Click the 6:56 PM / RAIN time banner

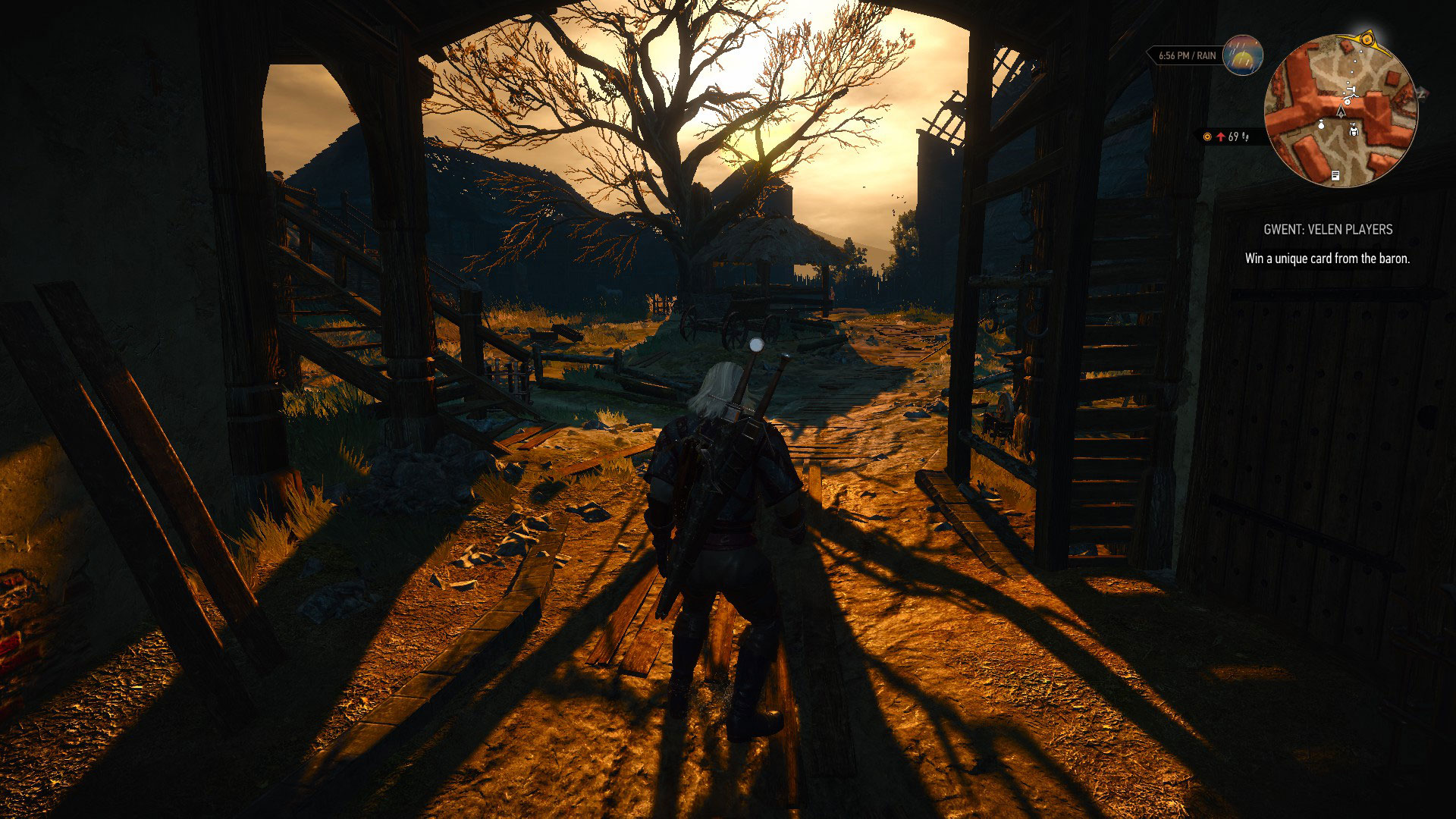[1186, 55]
